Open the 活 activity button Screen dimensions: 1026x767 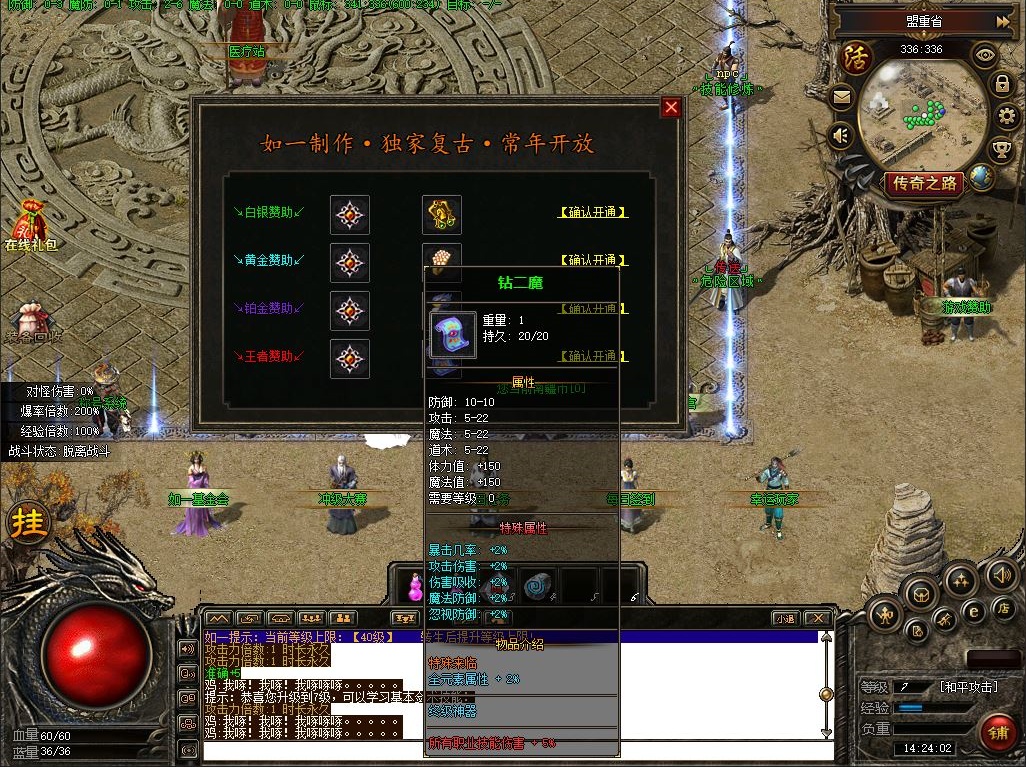857,57
